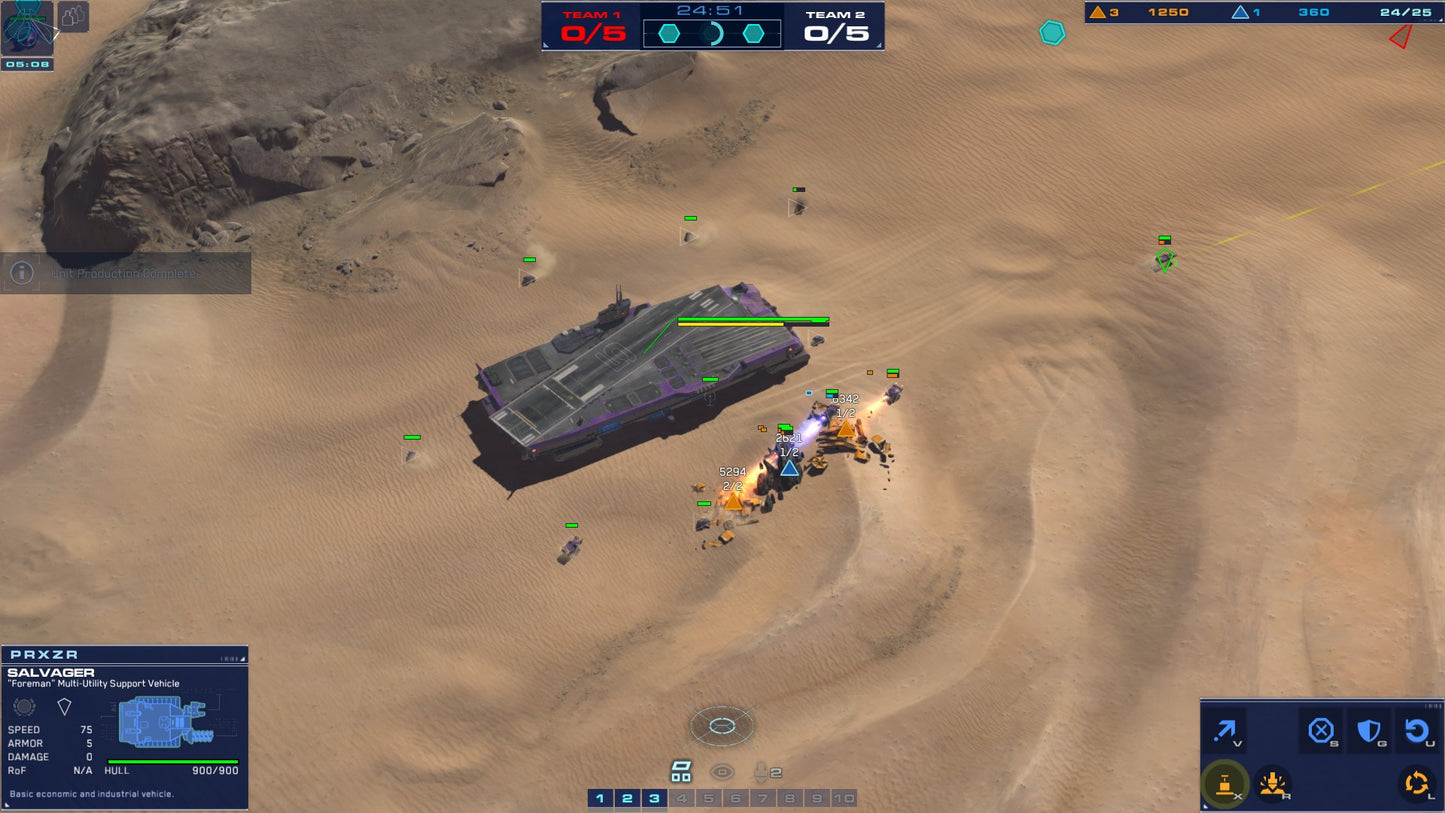This screenshot has width=1445, height=813.
Task: Issue the stop command octagon icon
Action: pos(1321,731)
